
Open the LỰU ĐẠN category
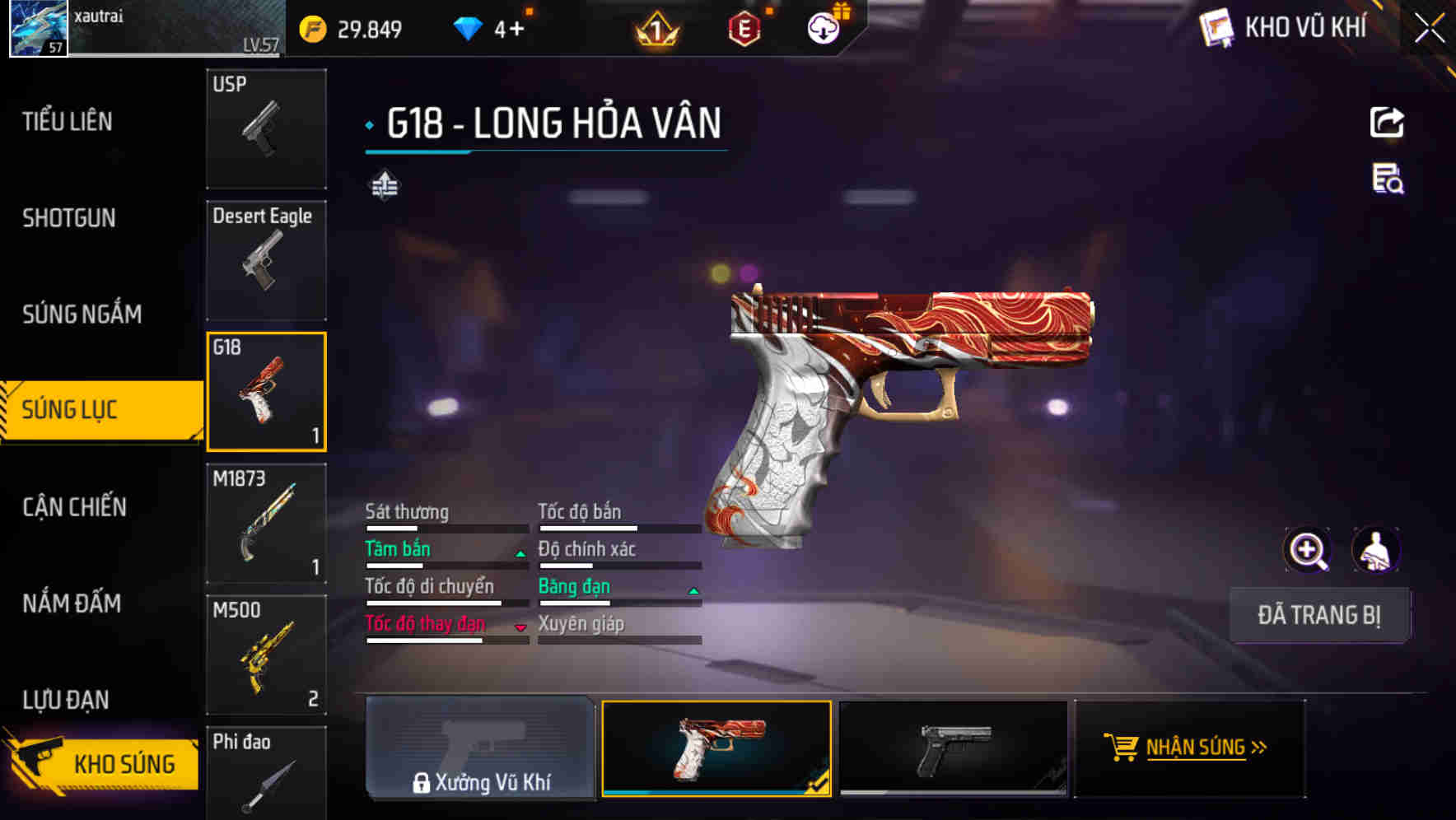(66, 699)
